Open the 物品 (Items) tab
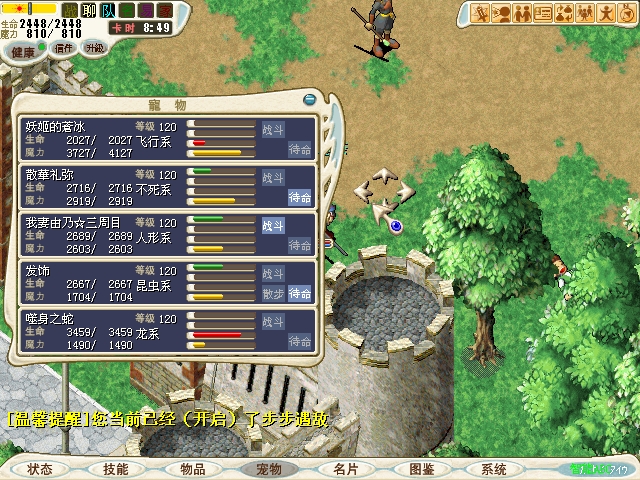 click(193, 469)
